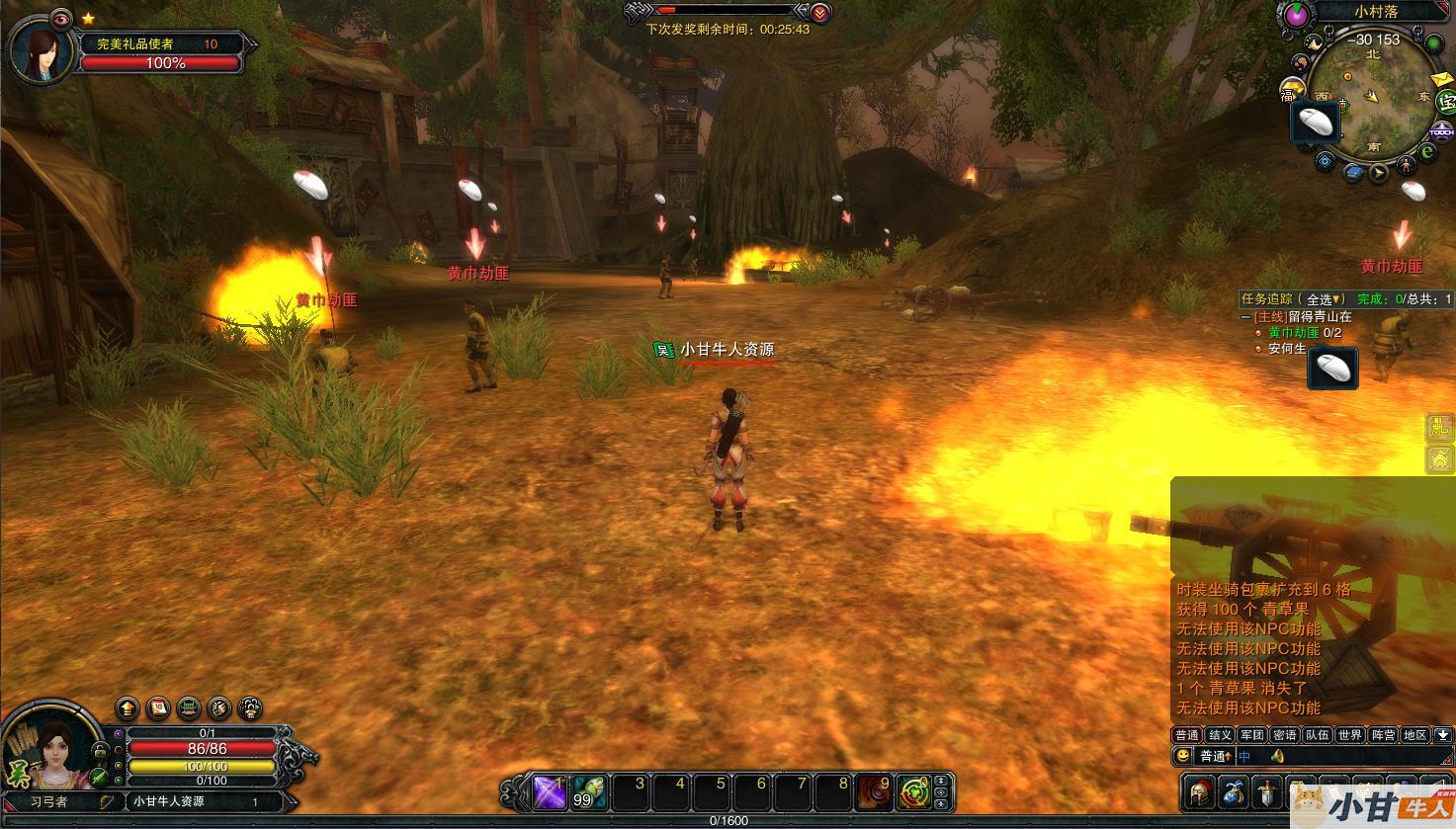Click the golden up-arrow level-up icon

128,707
